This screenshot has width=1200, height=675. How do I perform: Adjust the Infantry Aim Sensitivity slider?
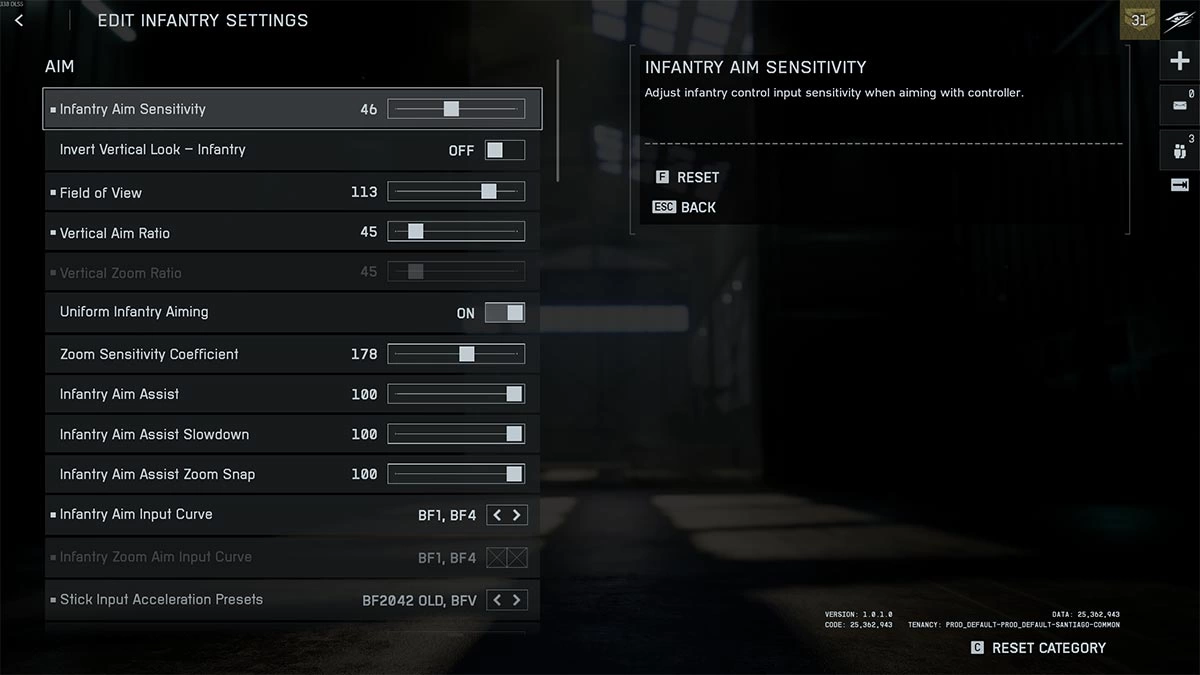pos(456,109)
